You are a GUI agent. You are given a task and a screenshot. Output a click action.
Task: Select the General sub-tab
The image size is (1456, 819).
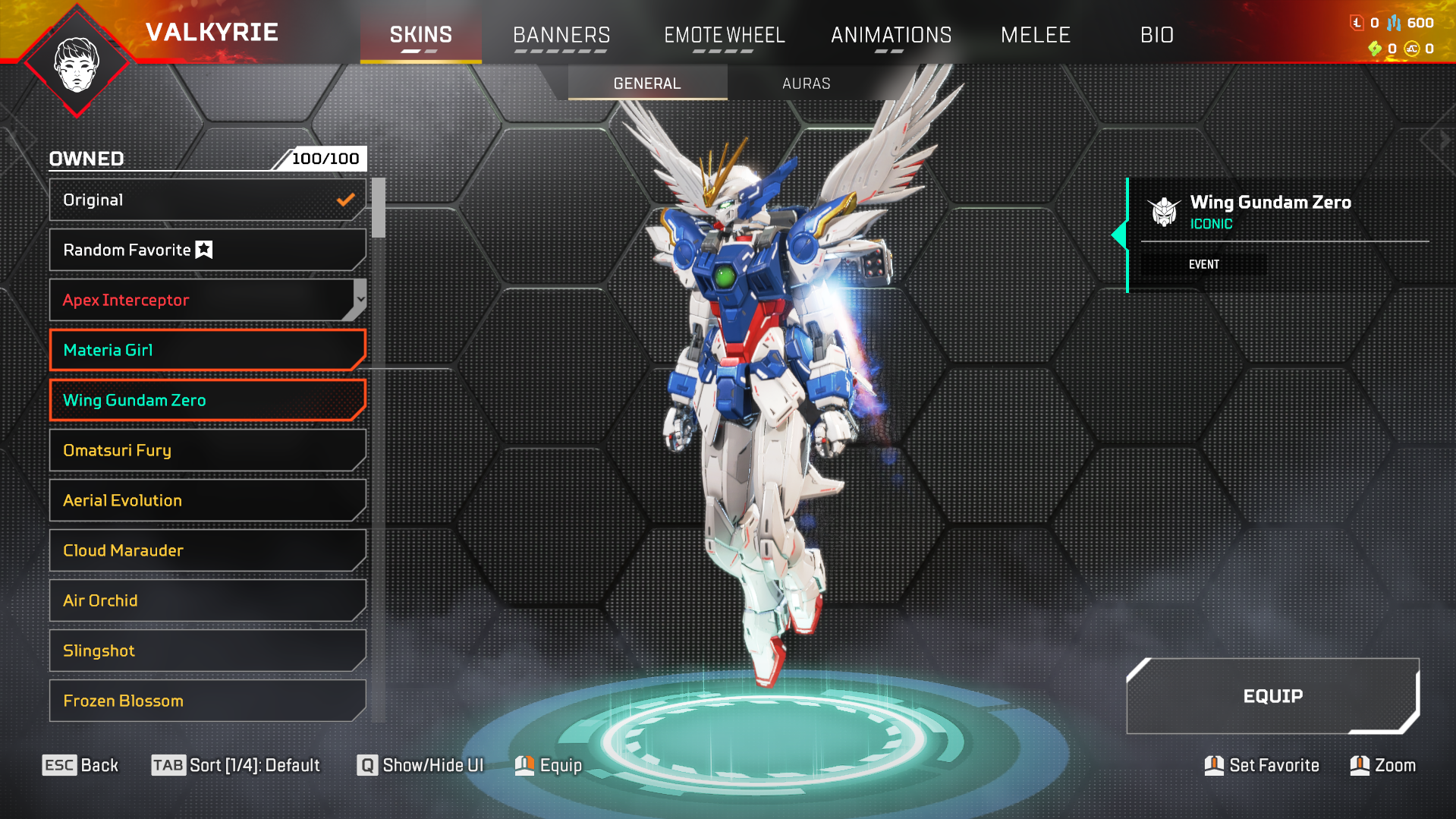pos(647,83)
